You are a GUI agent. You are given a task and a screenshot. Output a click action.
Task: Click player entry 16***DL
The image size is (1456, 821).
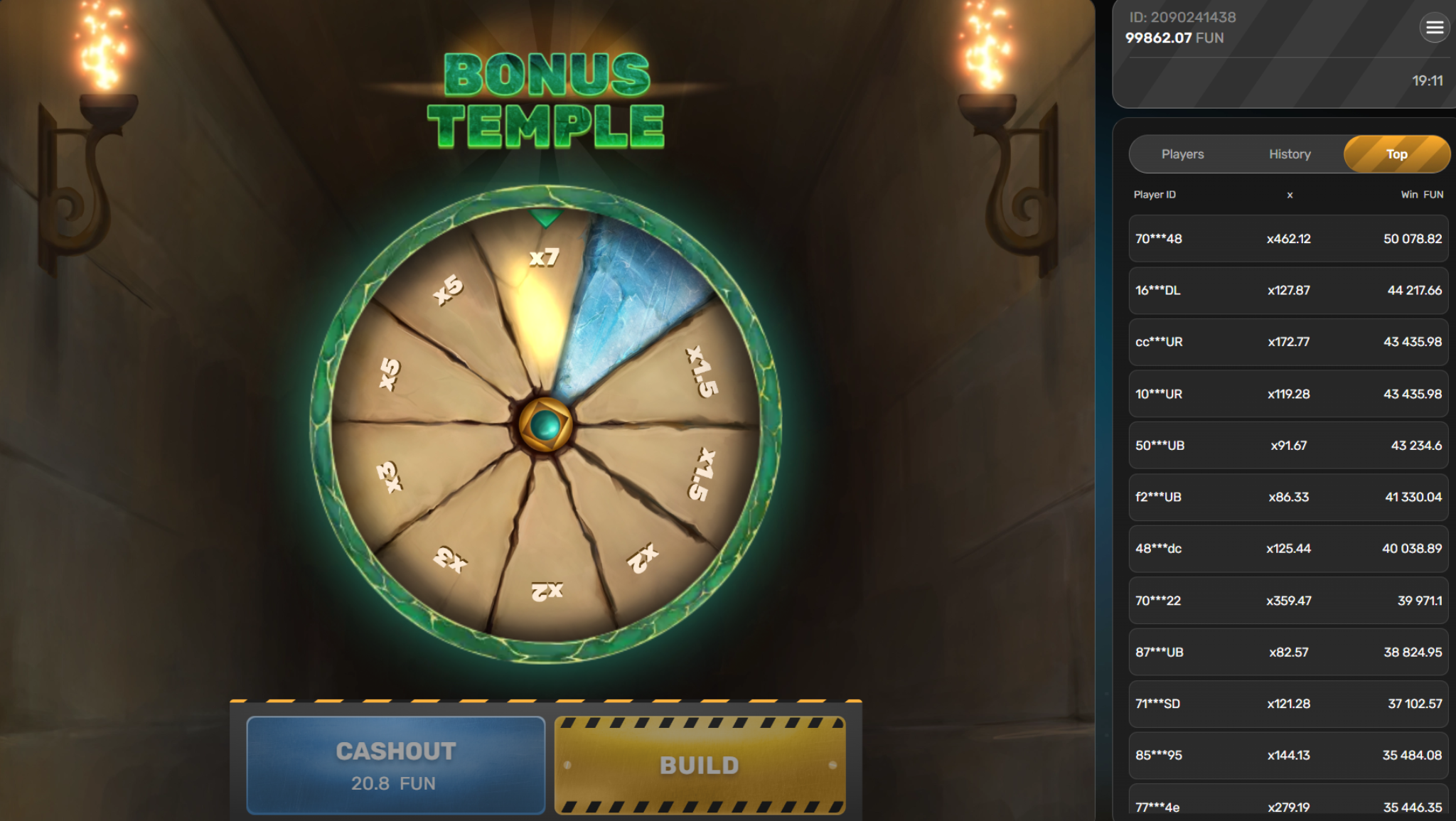(1288, 290)
